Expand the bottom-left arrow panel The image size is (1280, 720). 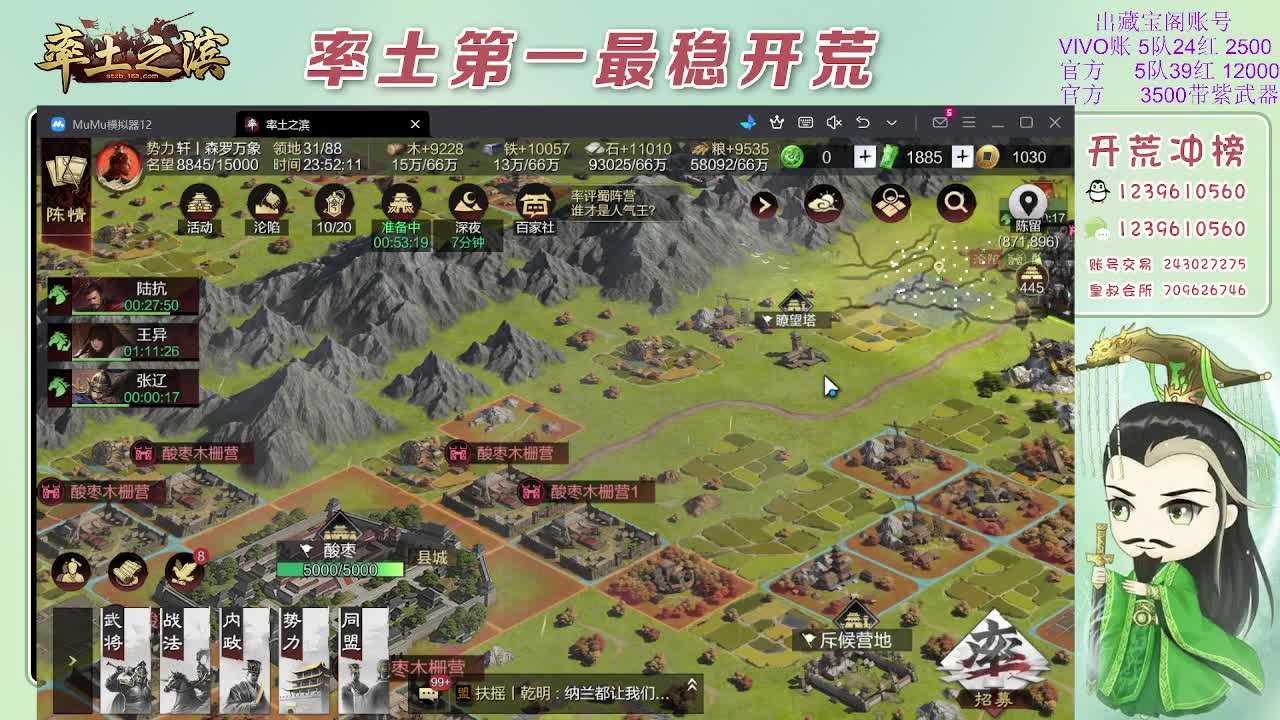click(72, 660)
